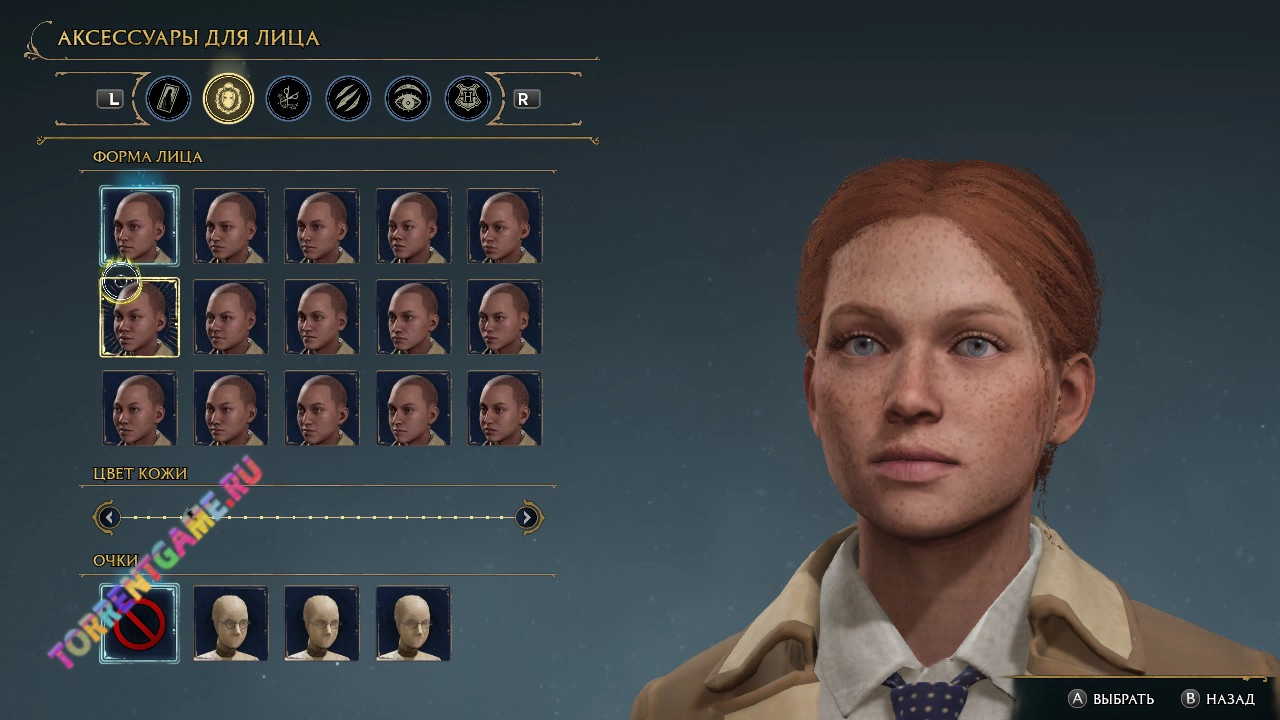Enable the third glasses style

322,624
